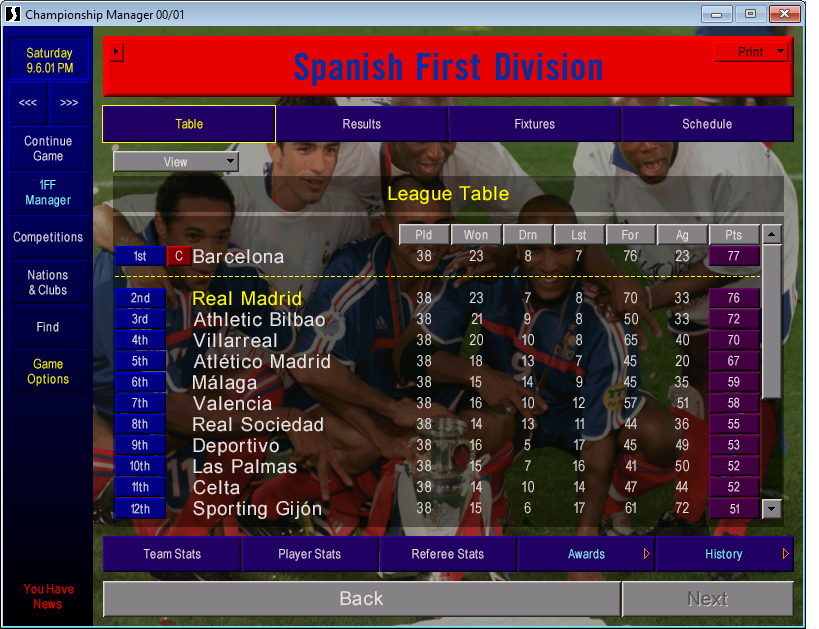This screenshot has width=819, height=629.
Task: Open the Find search option
Action: click(48, 327)
